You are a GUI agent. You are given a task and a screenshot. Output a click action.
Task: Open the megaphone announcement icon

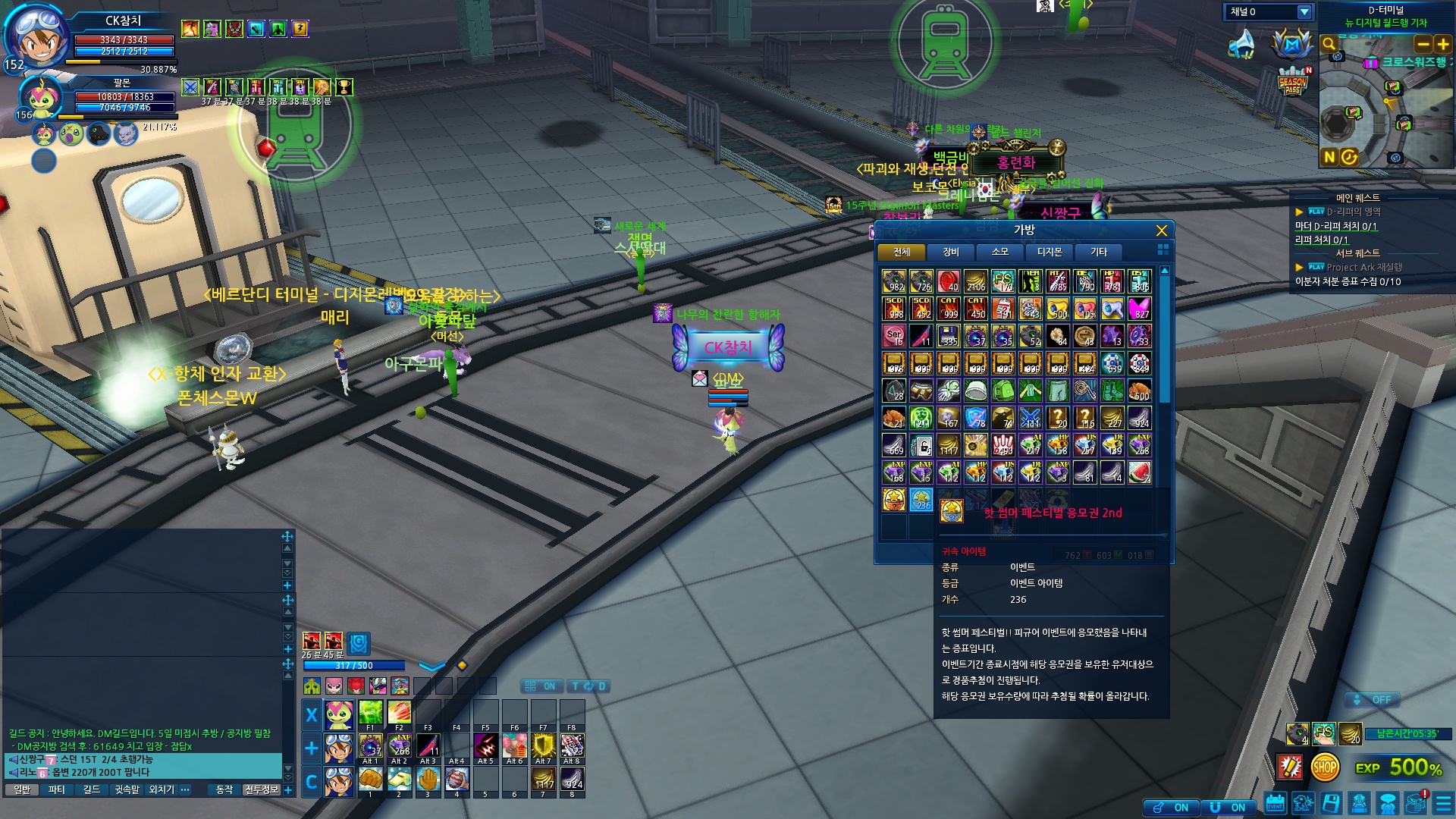pyautogui.click(x=1242, y=44)
